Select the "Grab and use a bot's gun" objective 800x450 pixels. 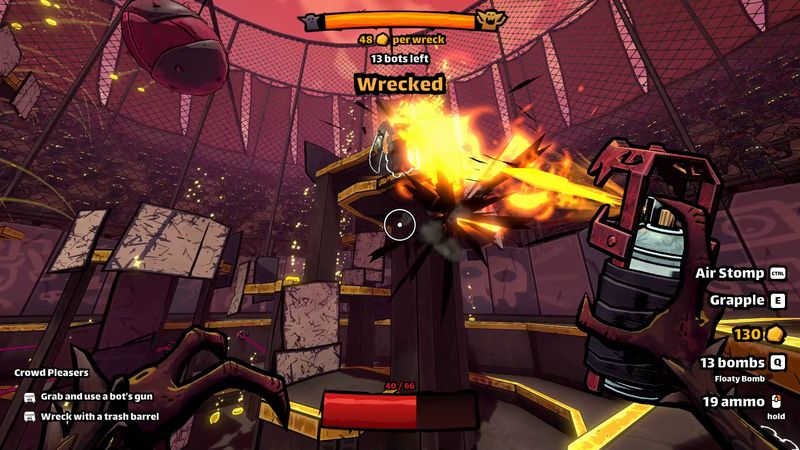pyautogui.click(x=91, y=397)
